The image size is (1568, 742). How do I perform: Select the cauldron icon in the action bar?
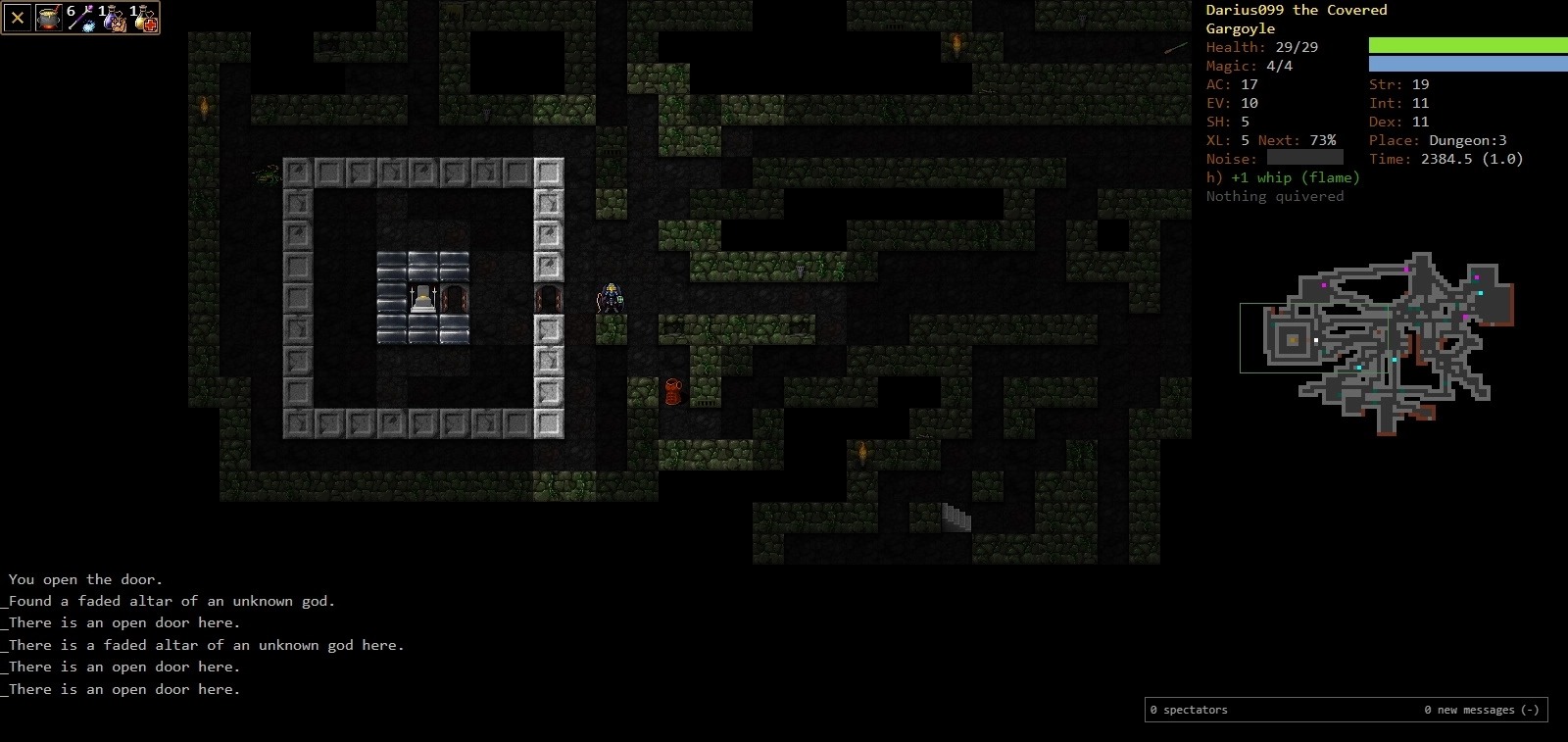(x=49, y=18)
